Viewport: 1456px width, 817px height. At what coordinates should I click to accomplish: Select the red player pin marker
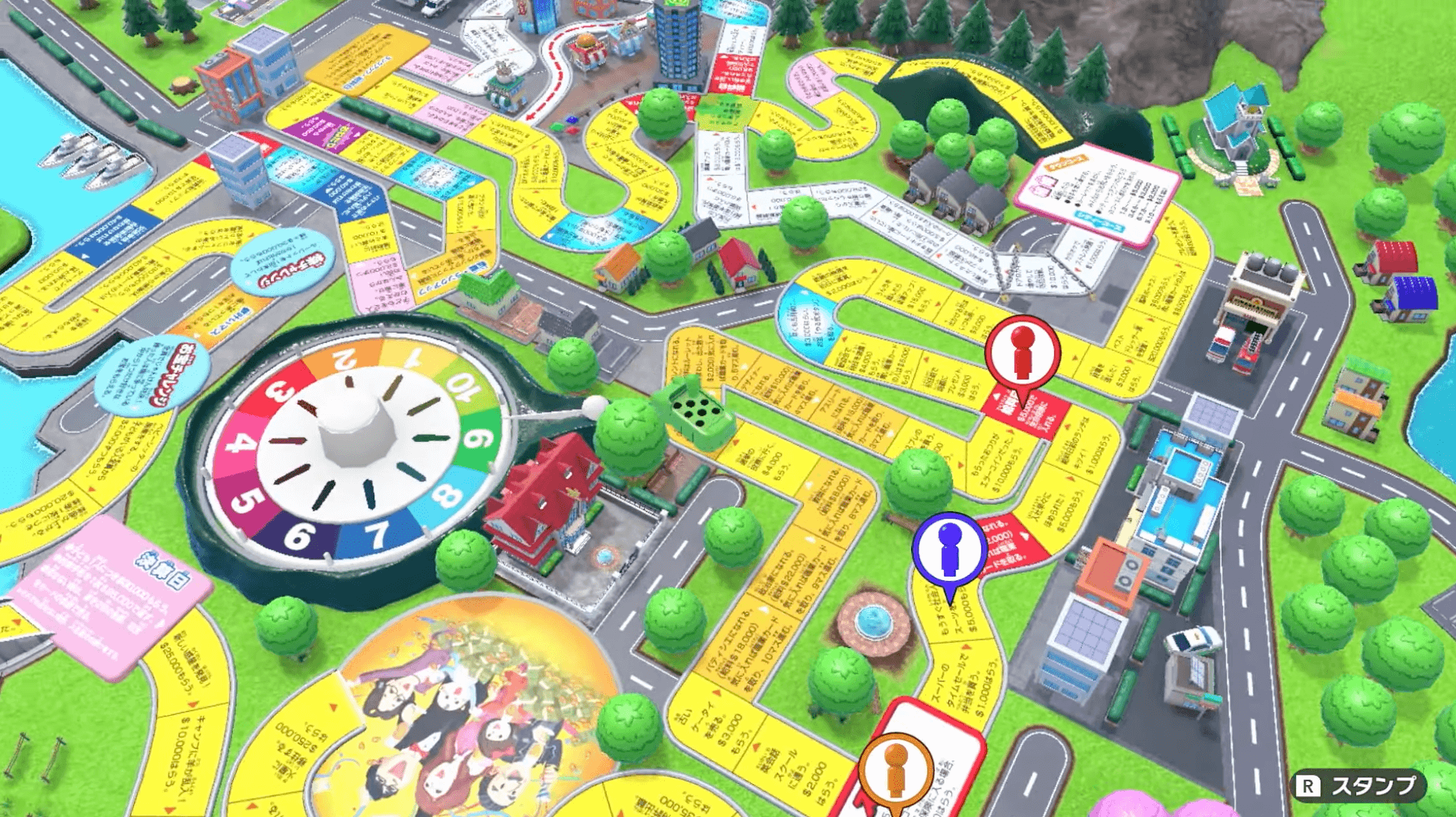click(1022, 353)
